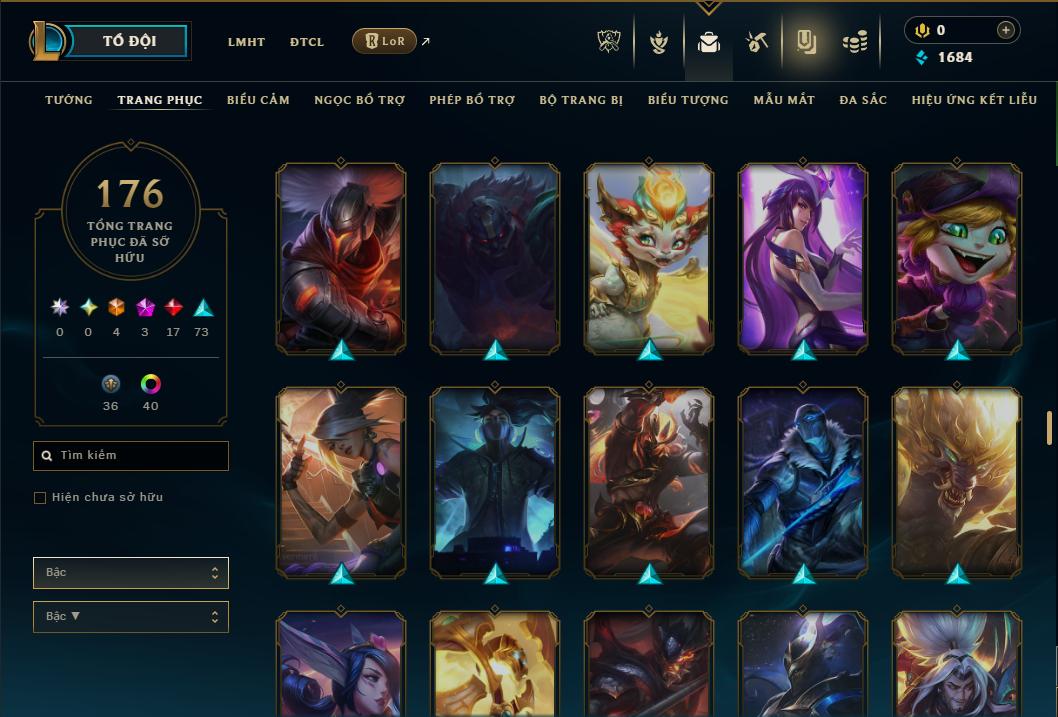Click the Tìm kiếm search field
The width and height of the screenshot is (1058, 717).
pyautogui.click(x=131, y=456)
